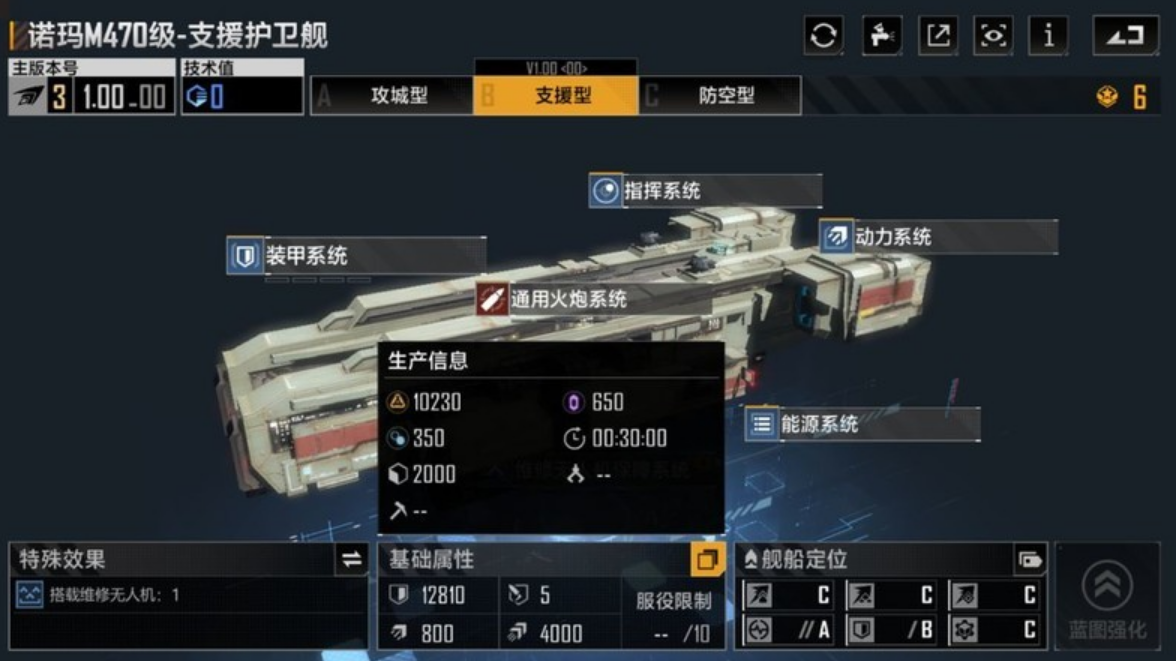Go back with the return arrow button

click(x=1125, y=36)
